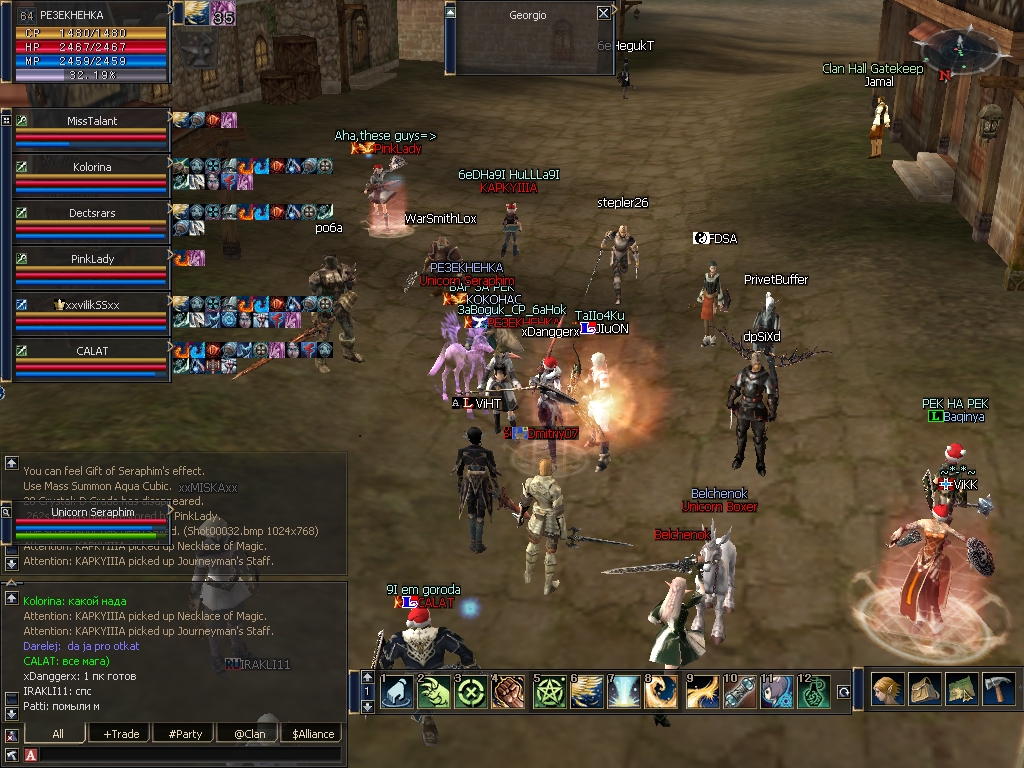
Task: Use the fist attack skill in slot 4
Action: click(x=509, y=692)
